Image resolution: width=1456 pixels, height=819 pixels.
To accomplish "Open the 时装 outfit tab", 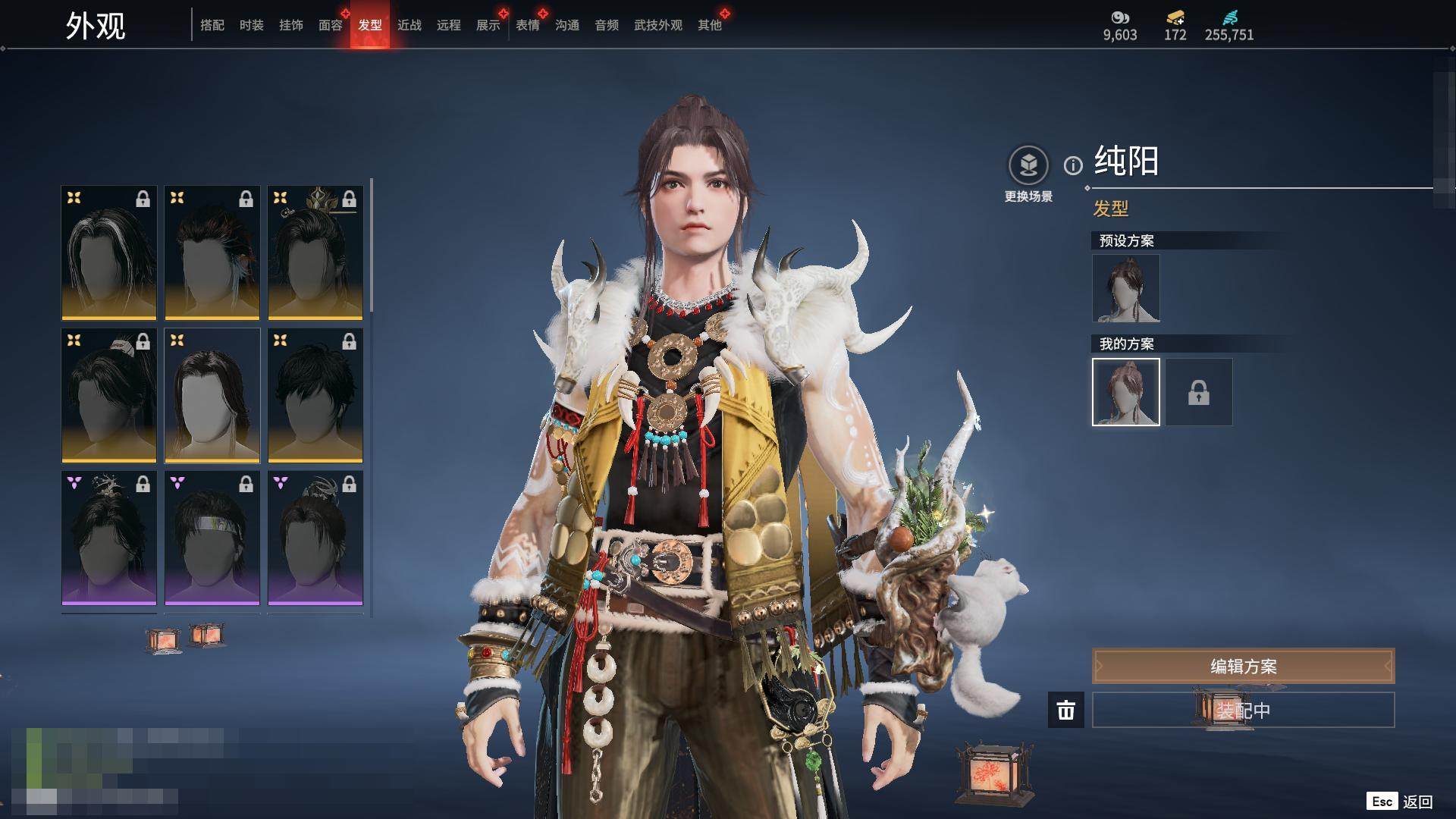I will [x=252, y=25].
